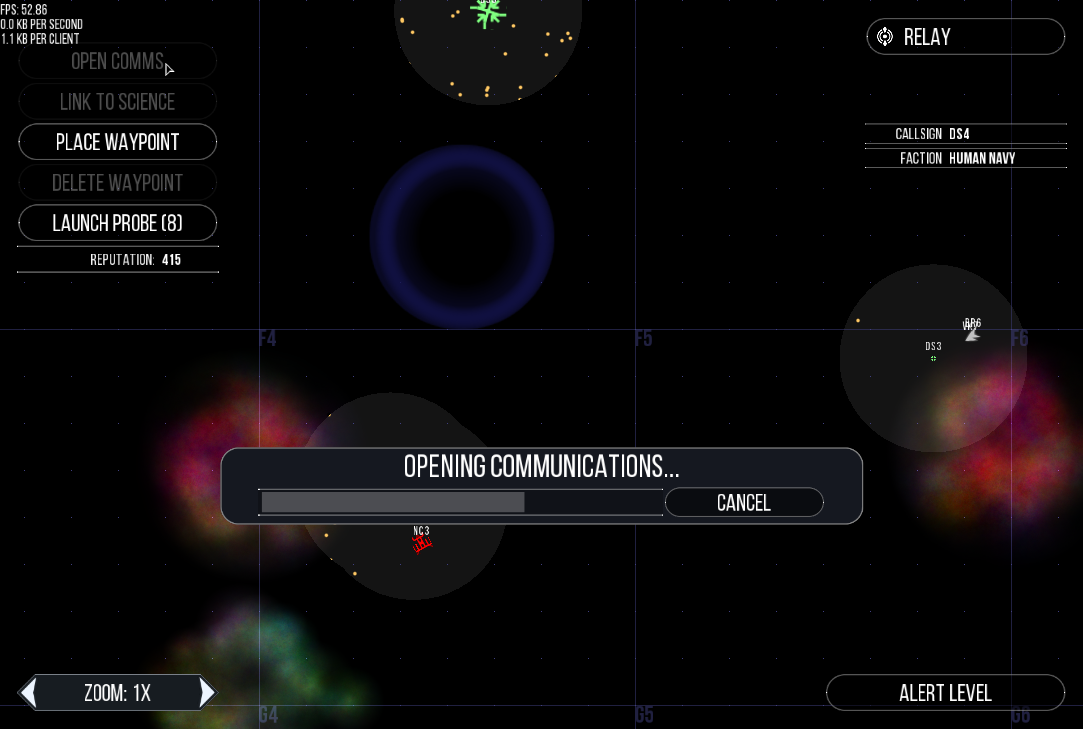Launch a probe

tap(118, 223)
